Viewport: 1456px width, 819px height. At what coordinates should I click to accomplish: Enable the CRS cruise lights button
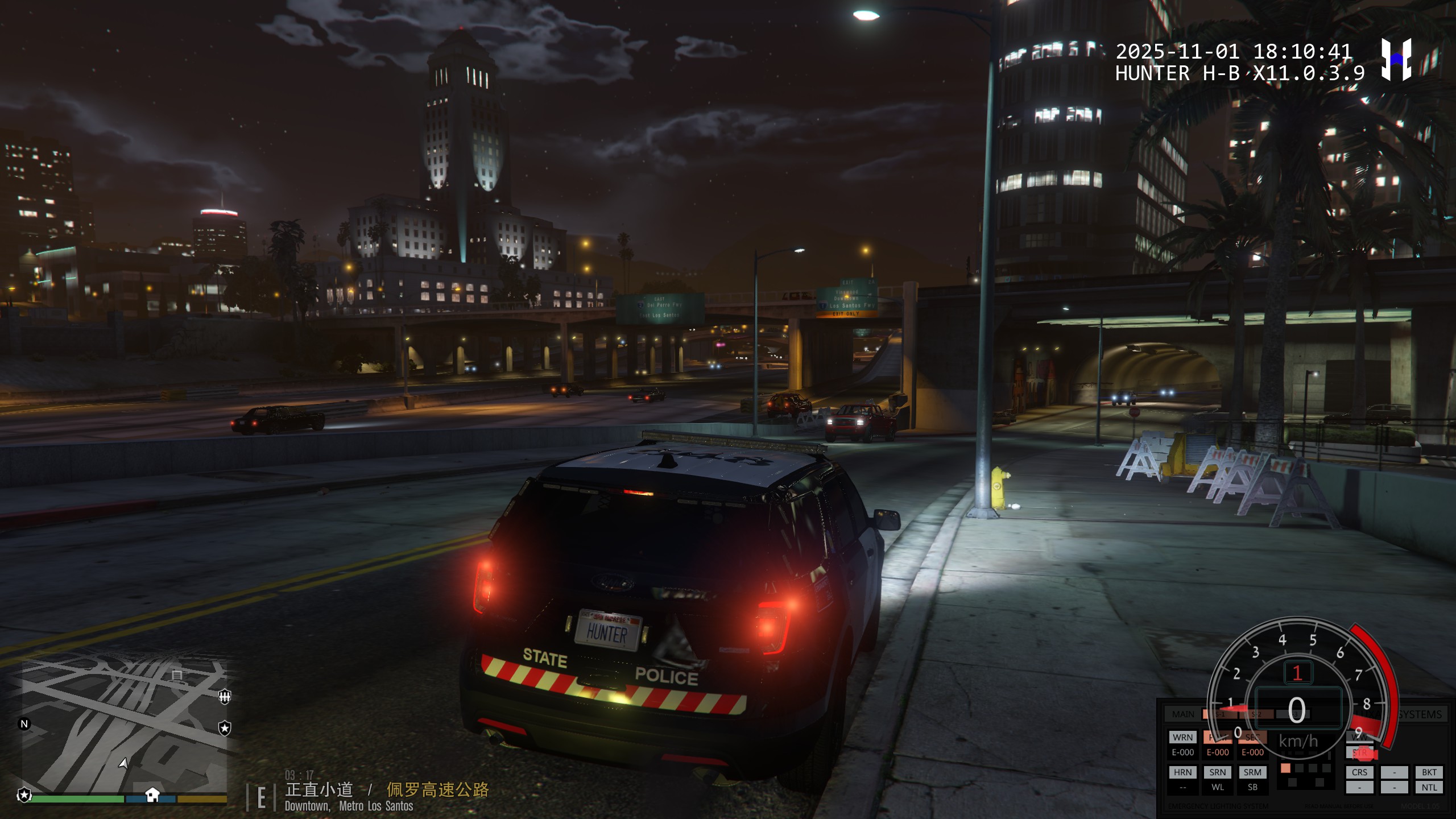1359,772
